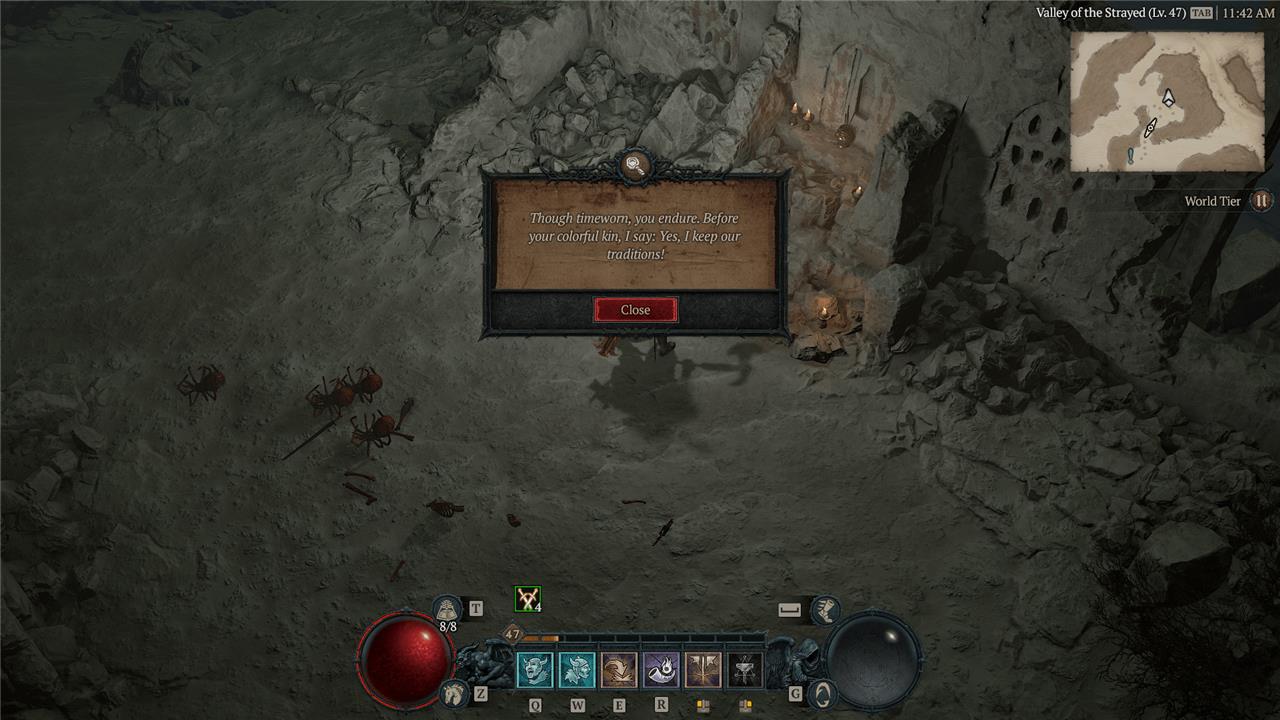Open the town portal helmet icon
The width and height of the screenshot is (1280, 720).
pos(447,608)
